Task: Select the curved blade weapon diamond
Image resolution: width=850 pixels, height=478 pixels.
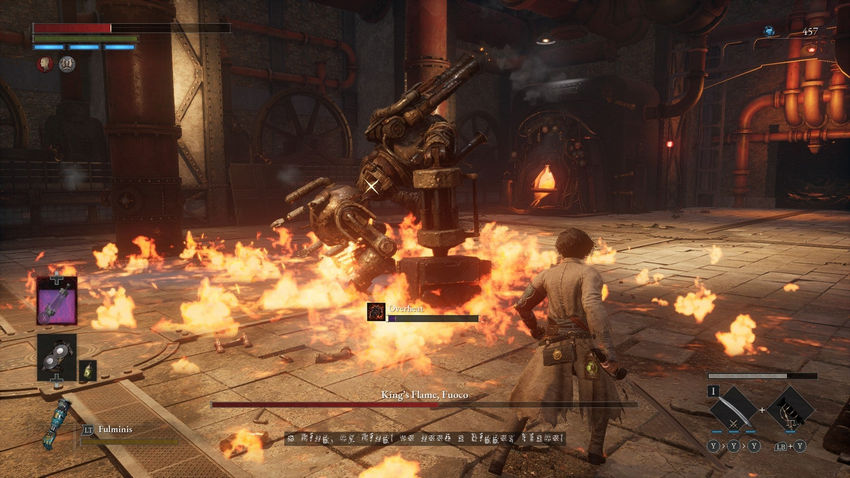Action: coord(732,409)
